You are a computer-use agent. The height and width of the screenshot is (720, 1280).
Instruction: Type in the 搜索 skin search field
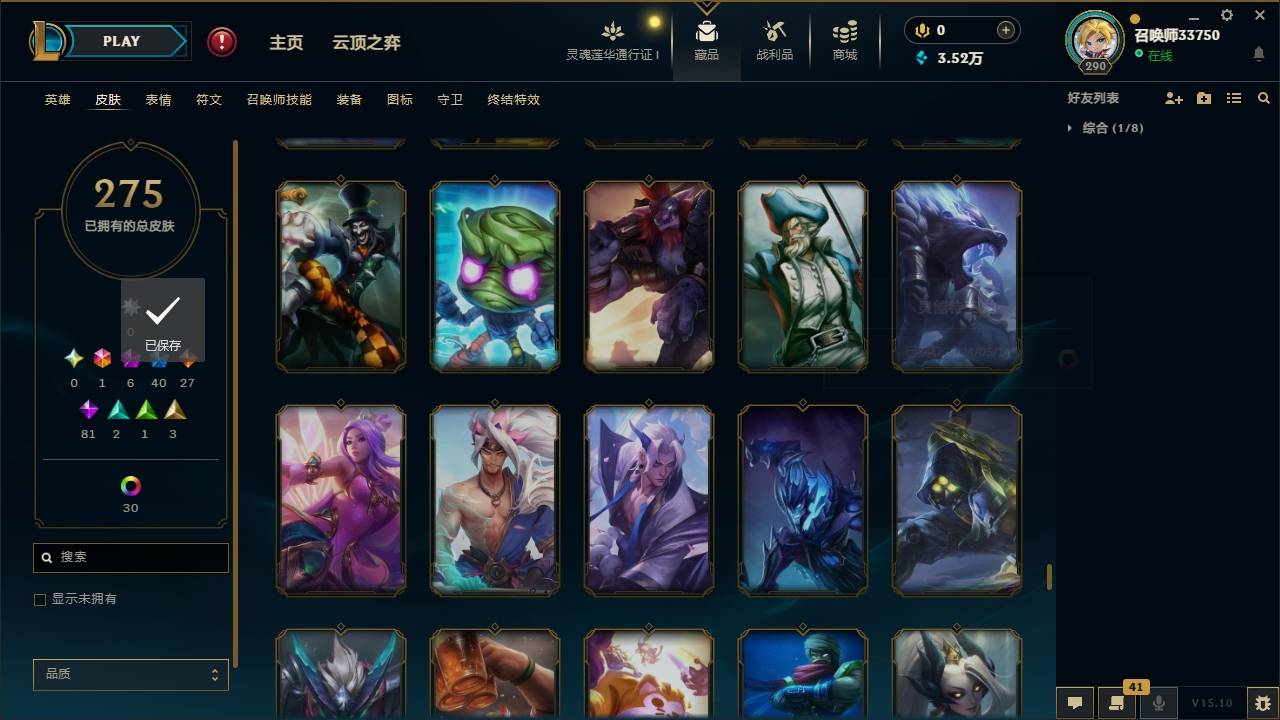point(130,558)
